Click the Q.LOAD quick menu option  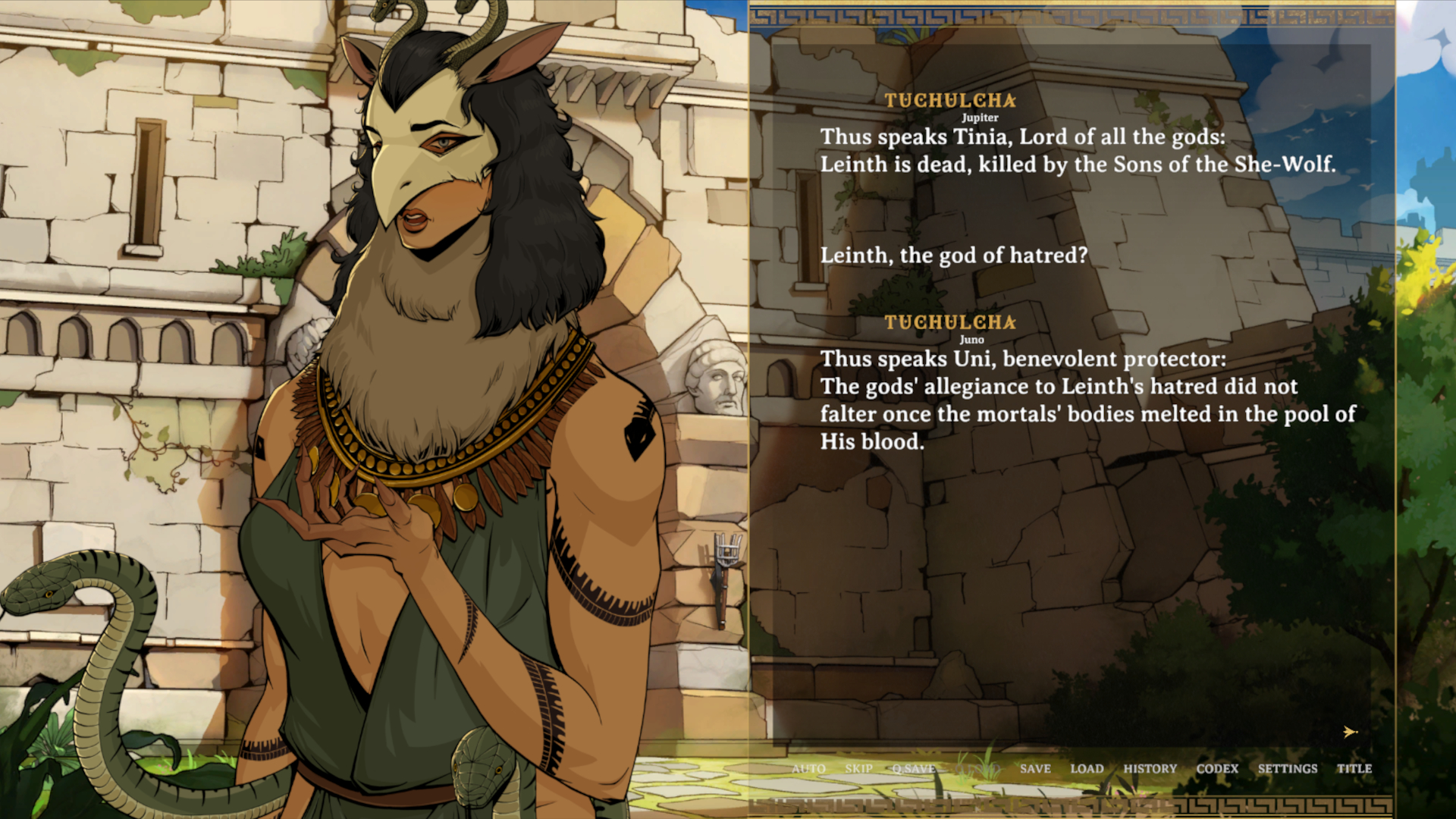[978, 768]
